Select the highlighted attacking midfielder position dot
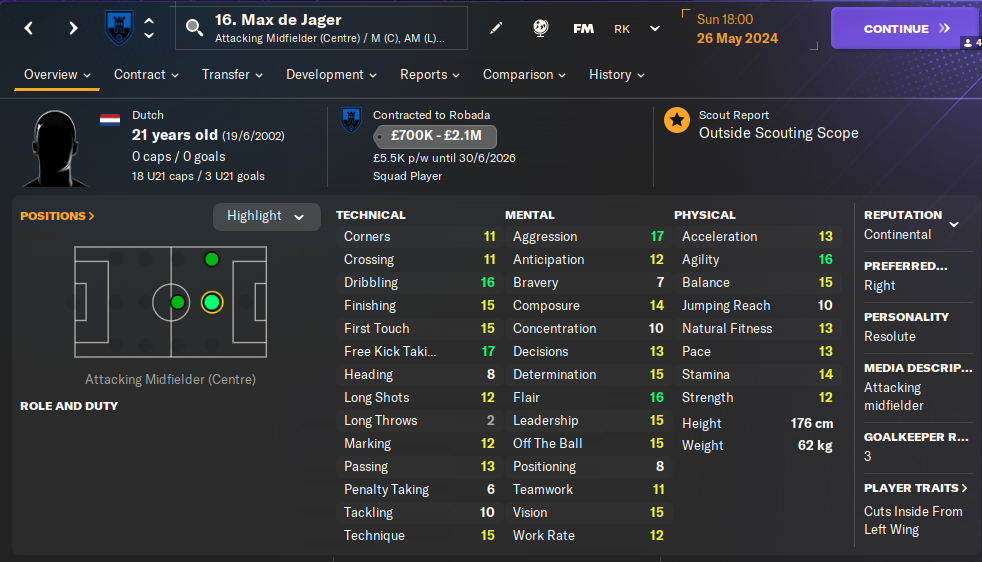This screenshot has height=562, width=982. (211, 302)
